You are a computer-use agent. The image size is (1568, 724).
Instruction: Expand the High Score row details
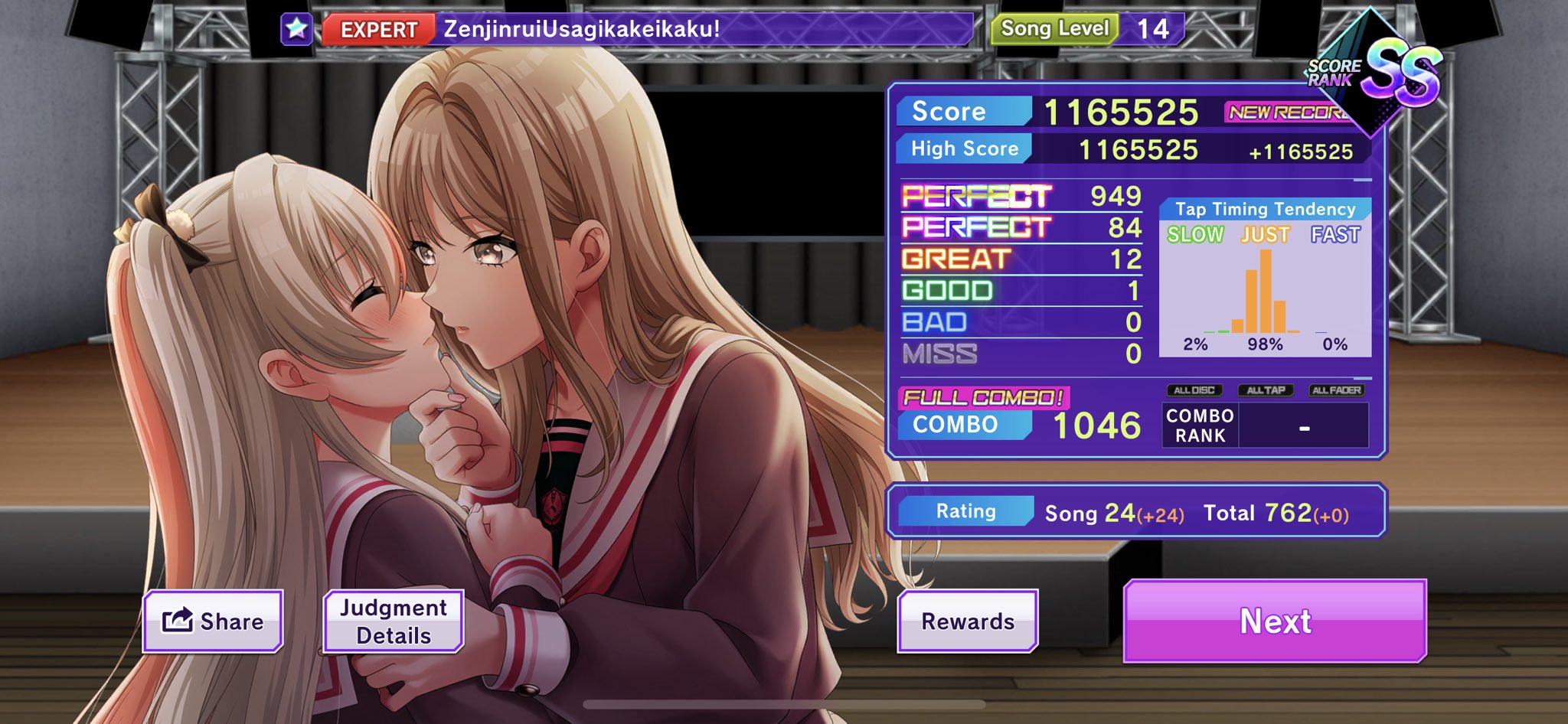(963, 147)
